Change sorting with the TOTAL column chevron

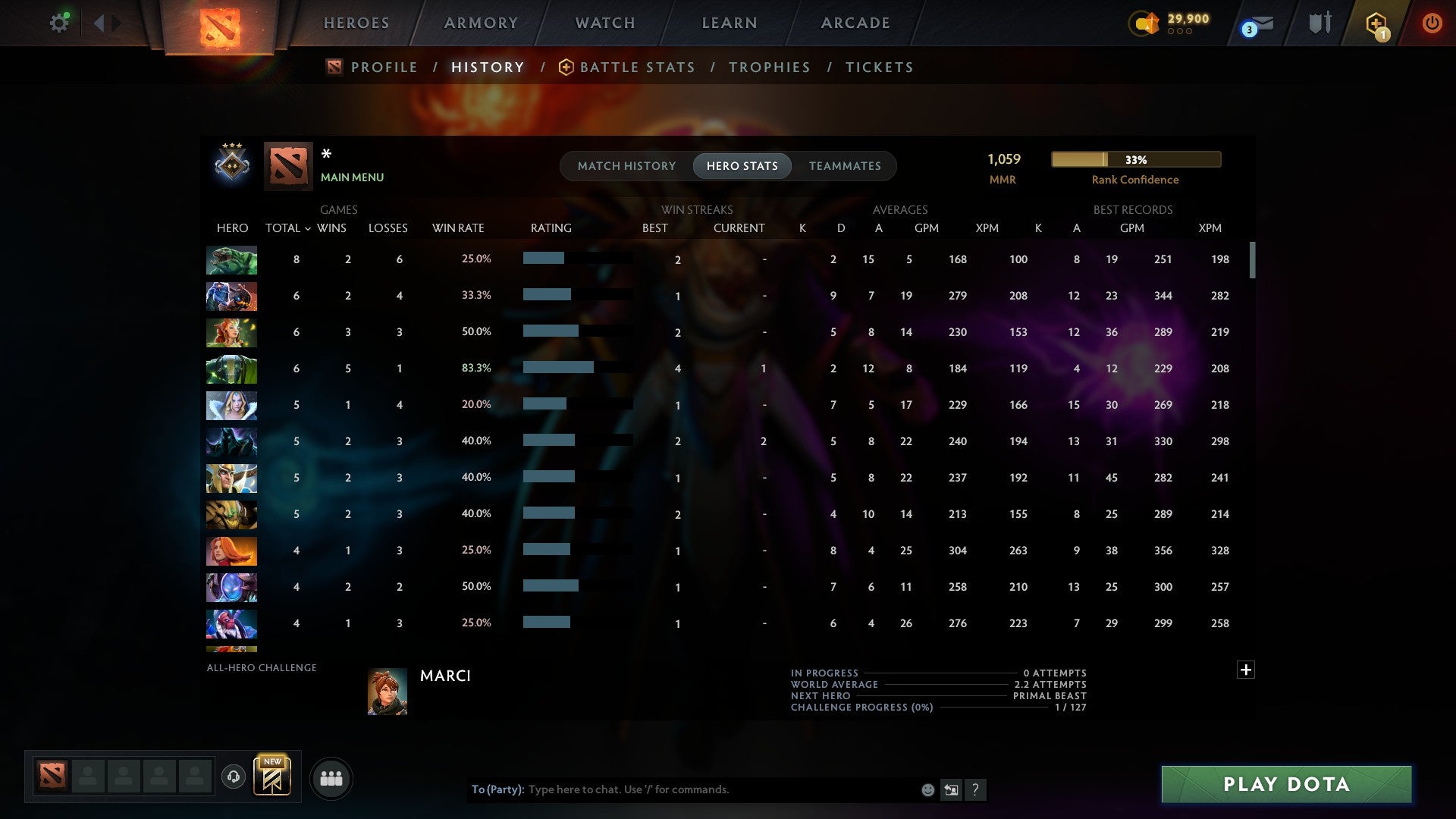click(x=307, y=227)
